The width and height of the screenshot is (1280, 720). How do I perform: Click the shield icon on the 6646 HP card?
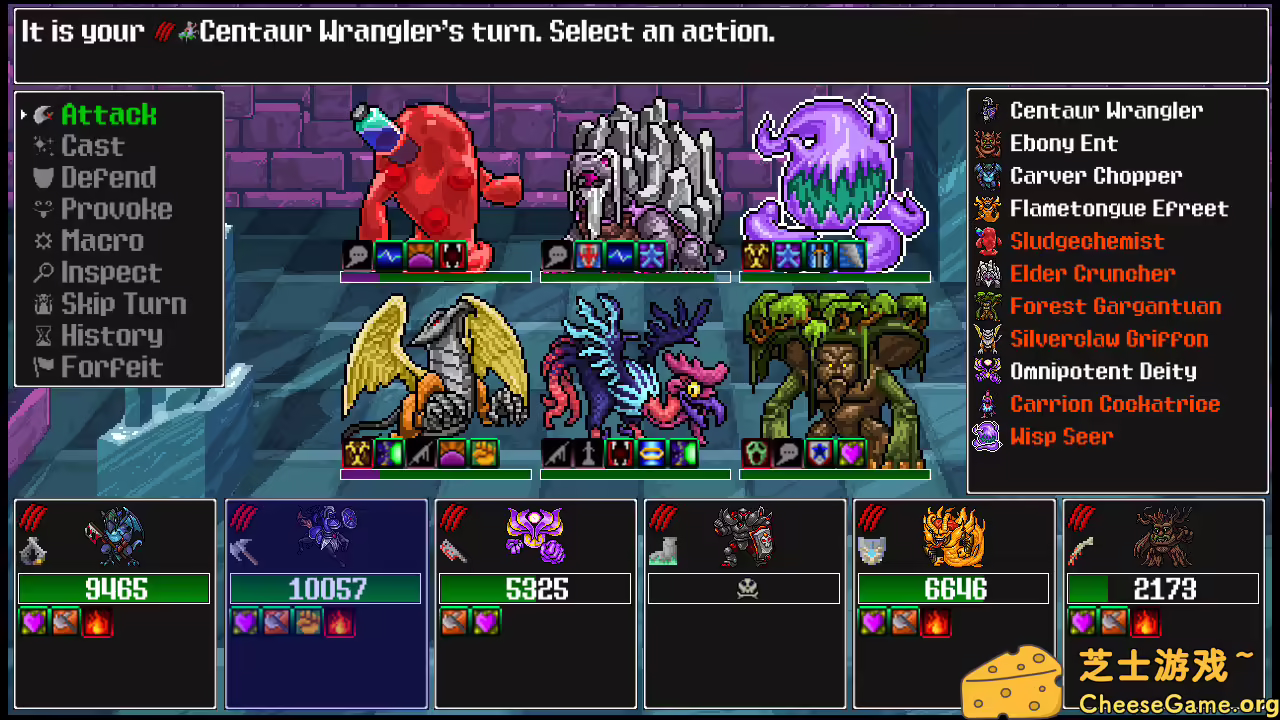870,550
